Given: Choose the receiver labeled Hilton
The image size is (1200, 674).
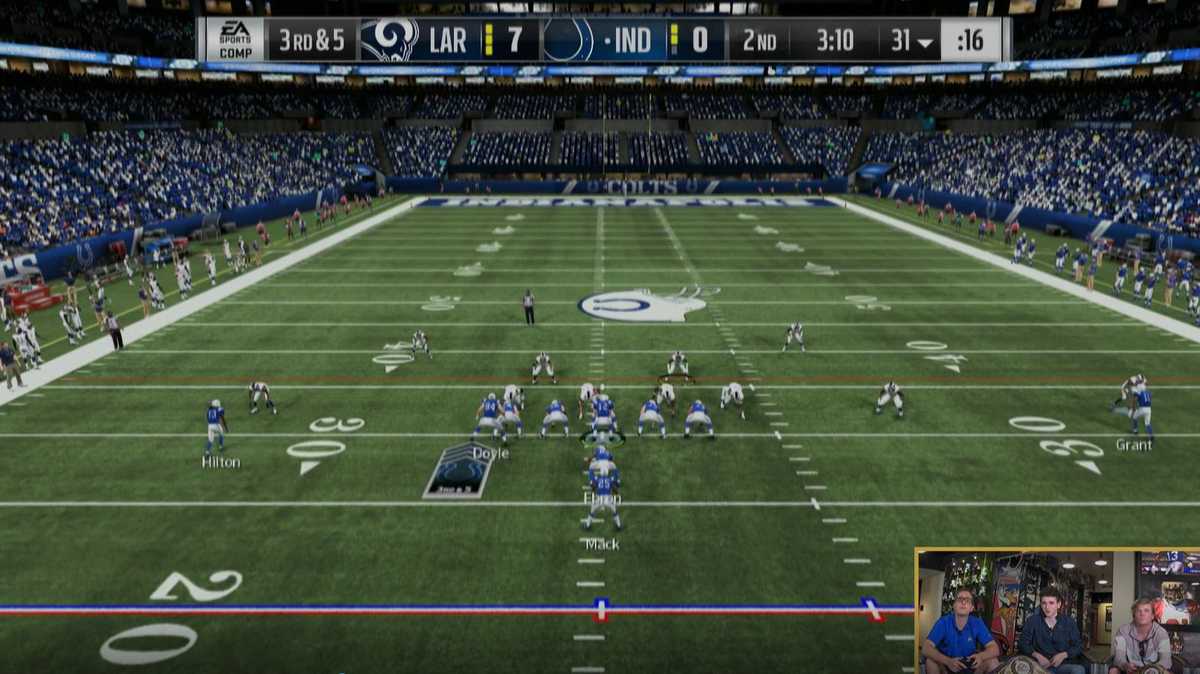Looking at the screenshot, I should click(215, 427).
